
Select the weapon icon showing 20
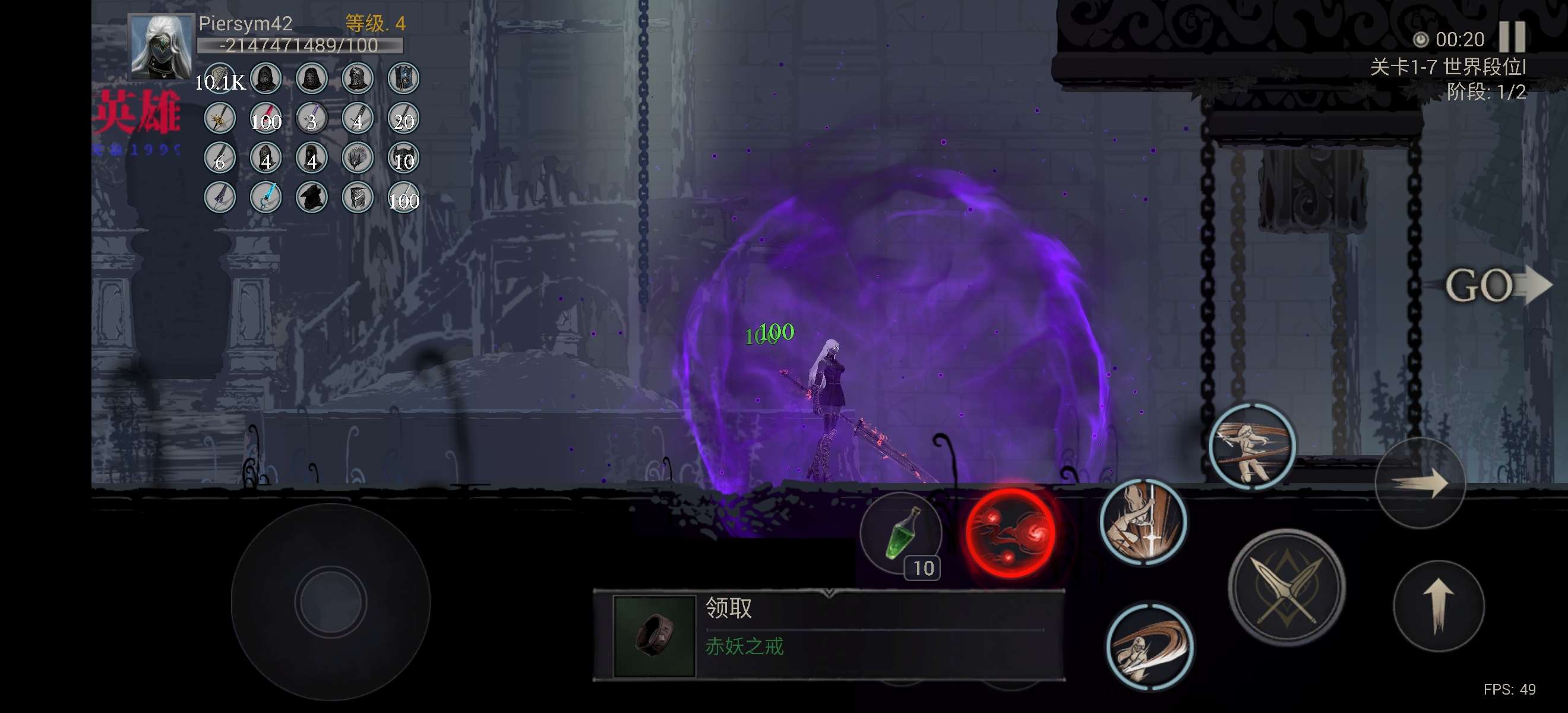pos(403,118)
